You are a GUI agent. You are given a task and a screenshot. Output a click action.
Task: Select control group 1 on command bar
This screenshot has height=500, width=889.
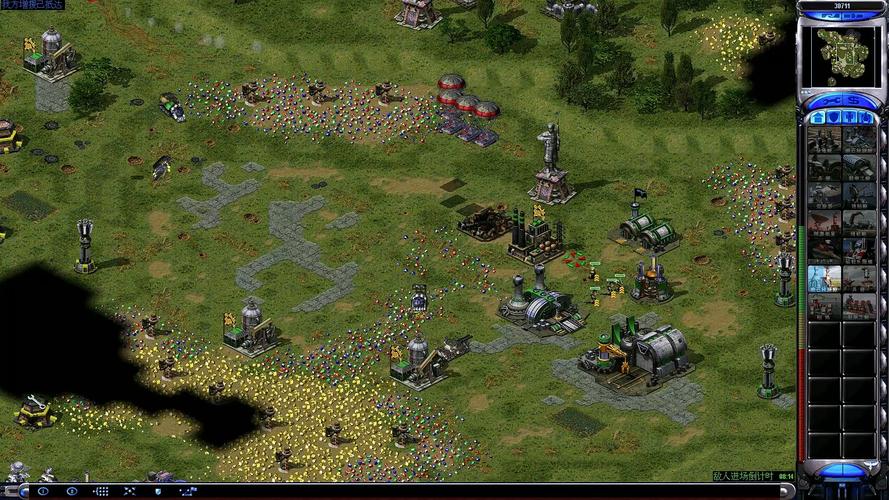click(x=42, y=491)
